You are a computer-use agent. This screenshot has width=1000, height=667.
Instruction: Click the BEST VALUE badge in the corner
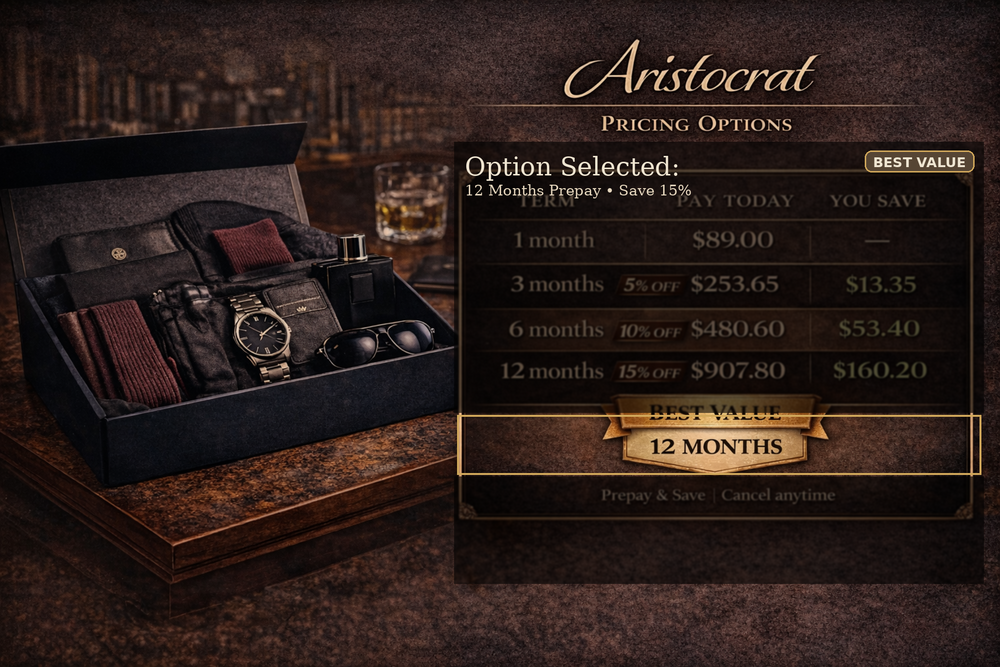point(918,162)
